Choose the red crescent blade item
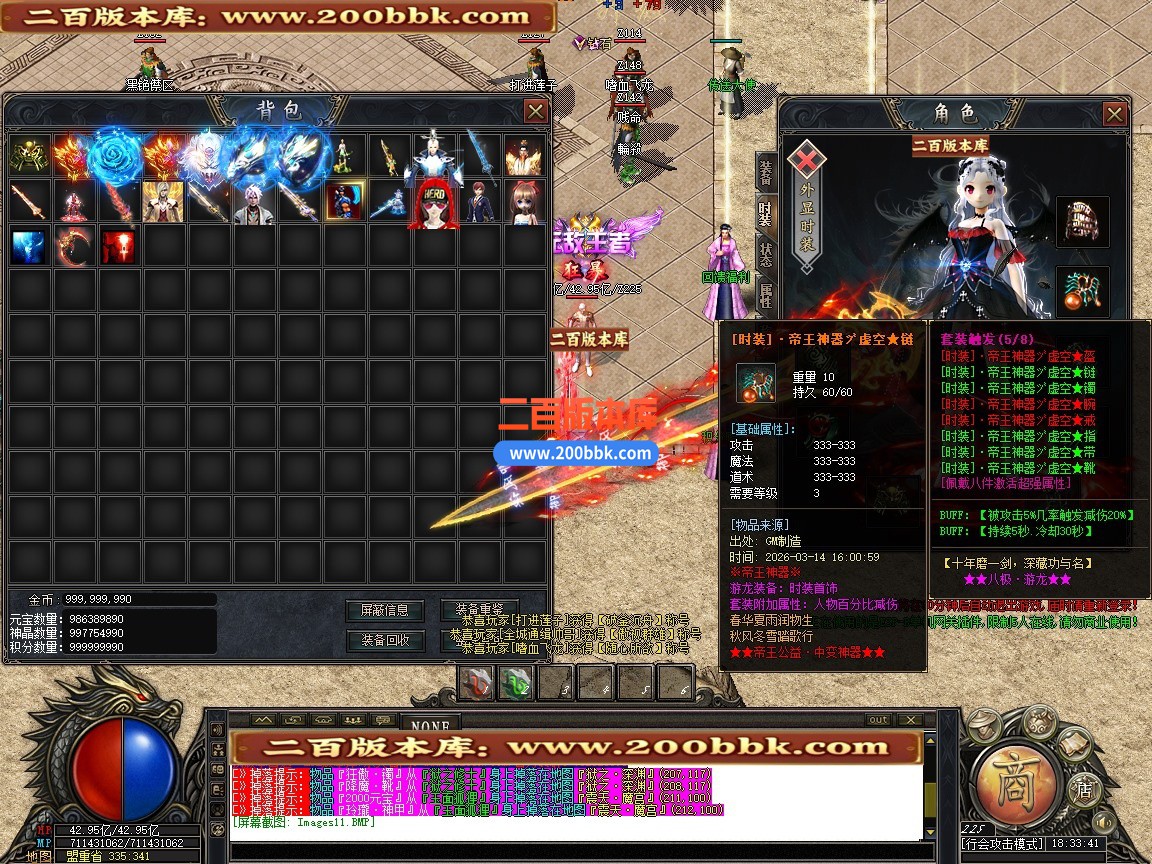 tap(73, 246)
